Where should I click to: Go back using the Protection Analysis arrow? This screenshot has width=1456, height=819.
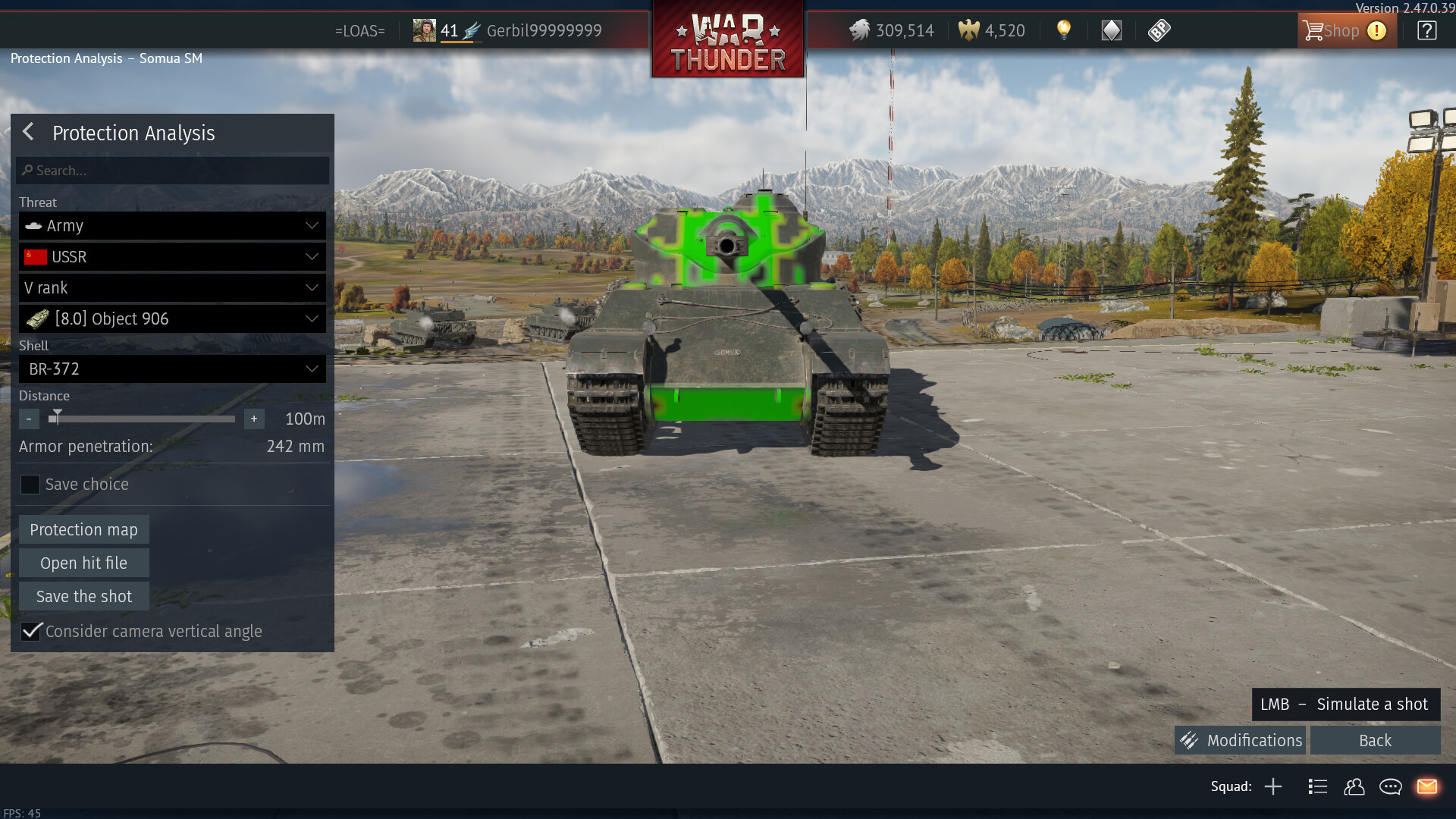click(28, 132)
